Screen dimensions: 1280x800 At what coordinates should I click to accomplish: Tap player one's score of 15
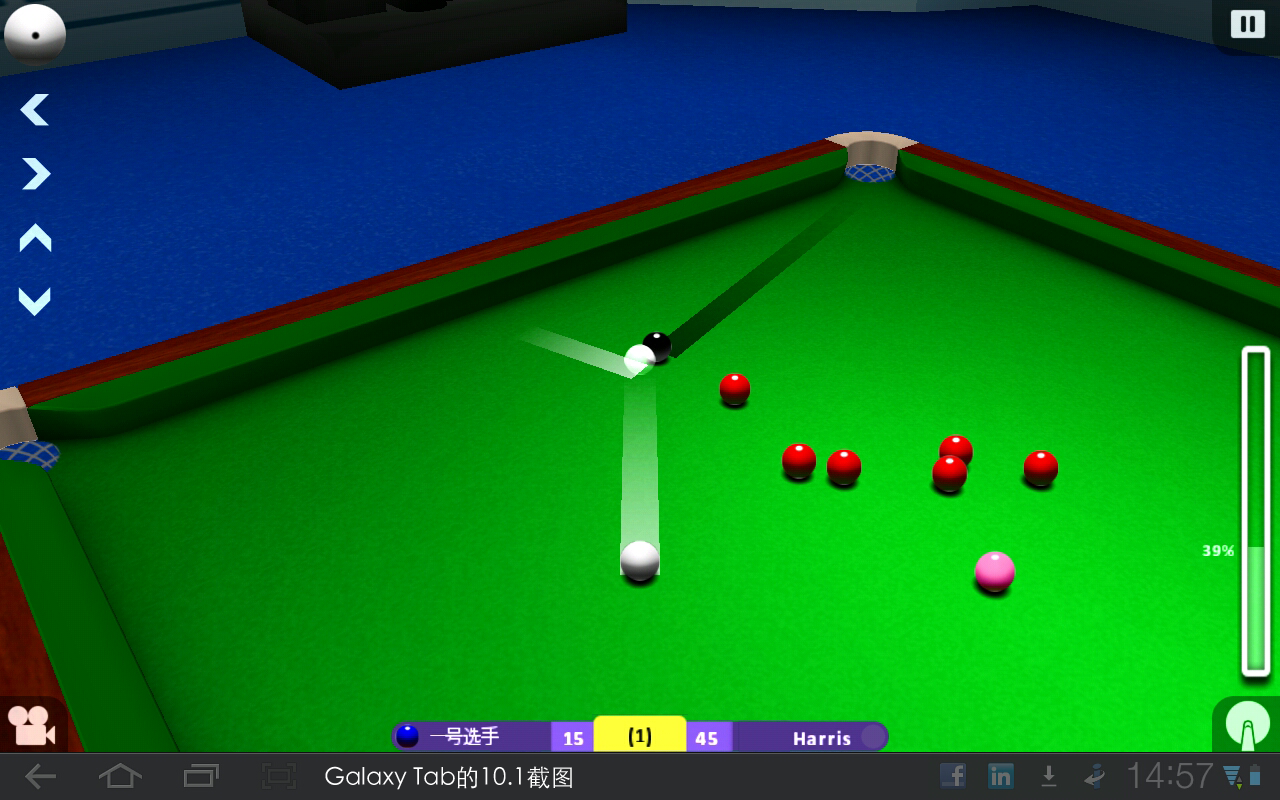click(x=572, y=738)
